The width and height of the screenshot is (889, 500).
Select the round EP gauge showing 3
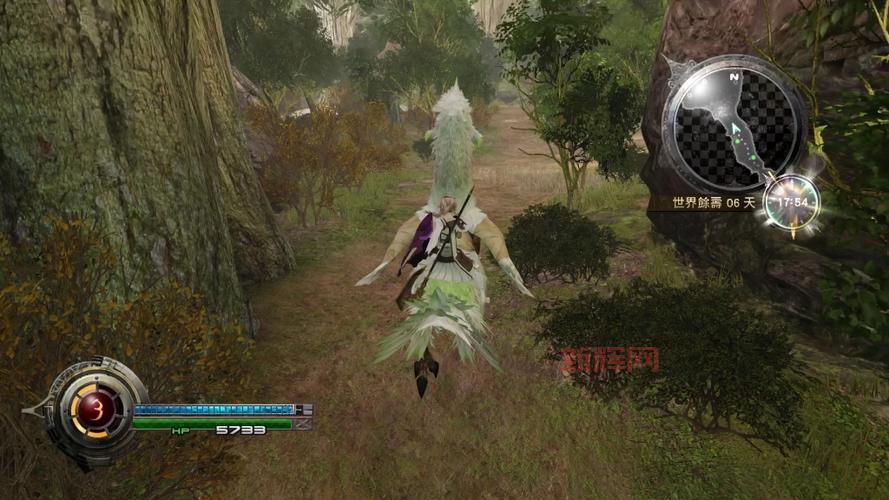(x=96, y=409)
